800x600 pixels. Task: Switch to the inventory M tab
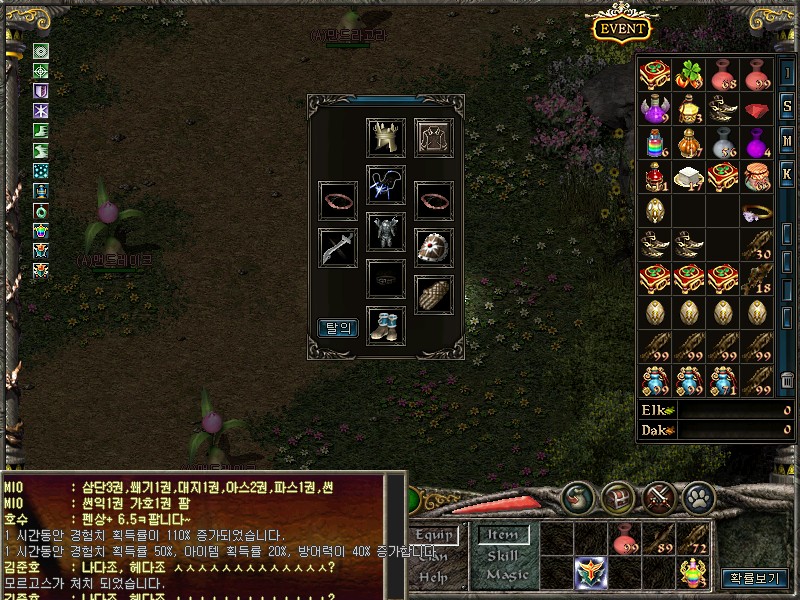click(787, 139)
